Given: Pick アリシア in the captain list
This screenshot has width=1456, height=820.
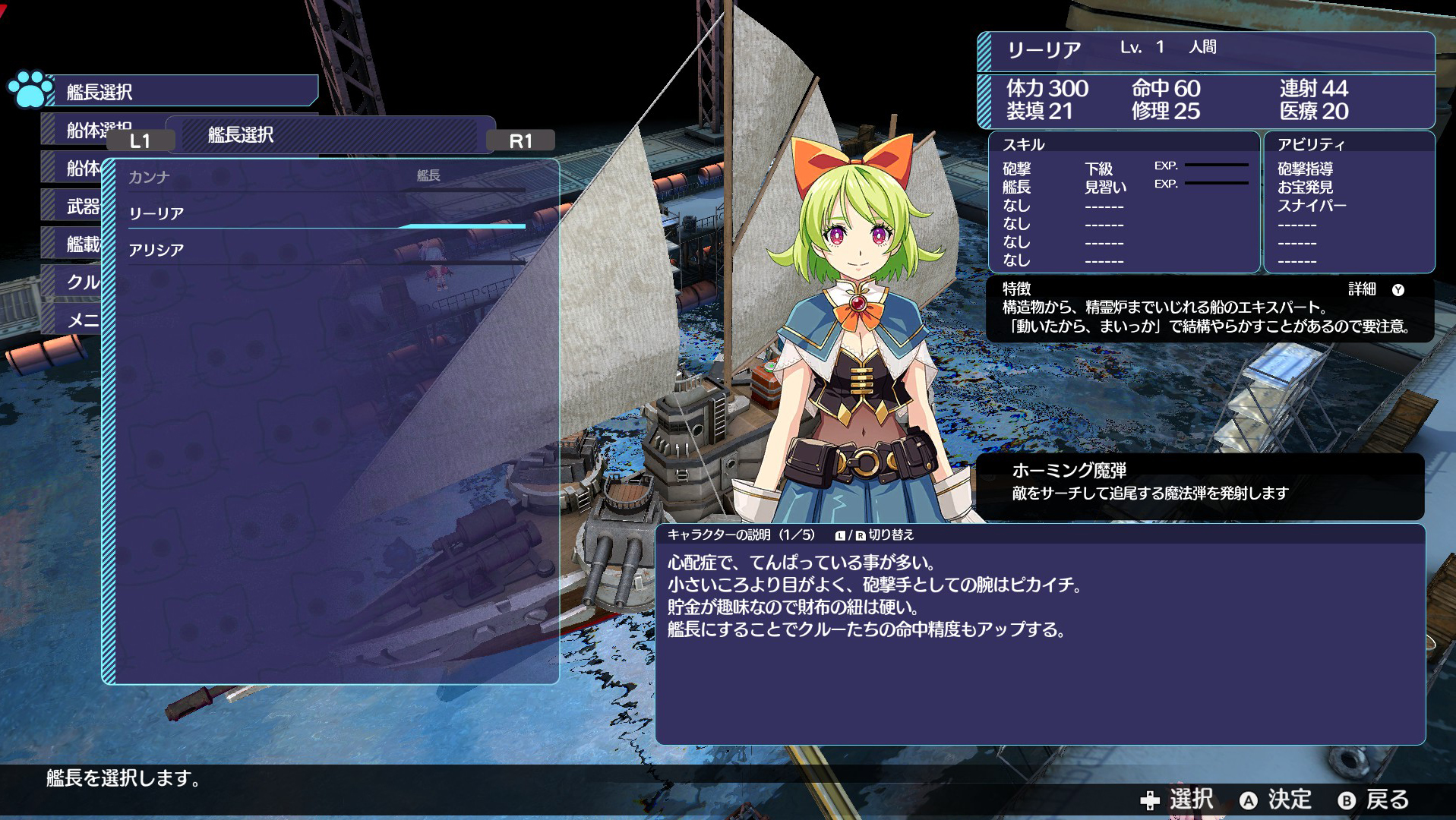Looking at the screenshot, I should tap(156, 251).
